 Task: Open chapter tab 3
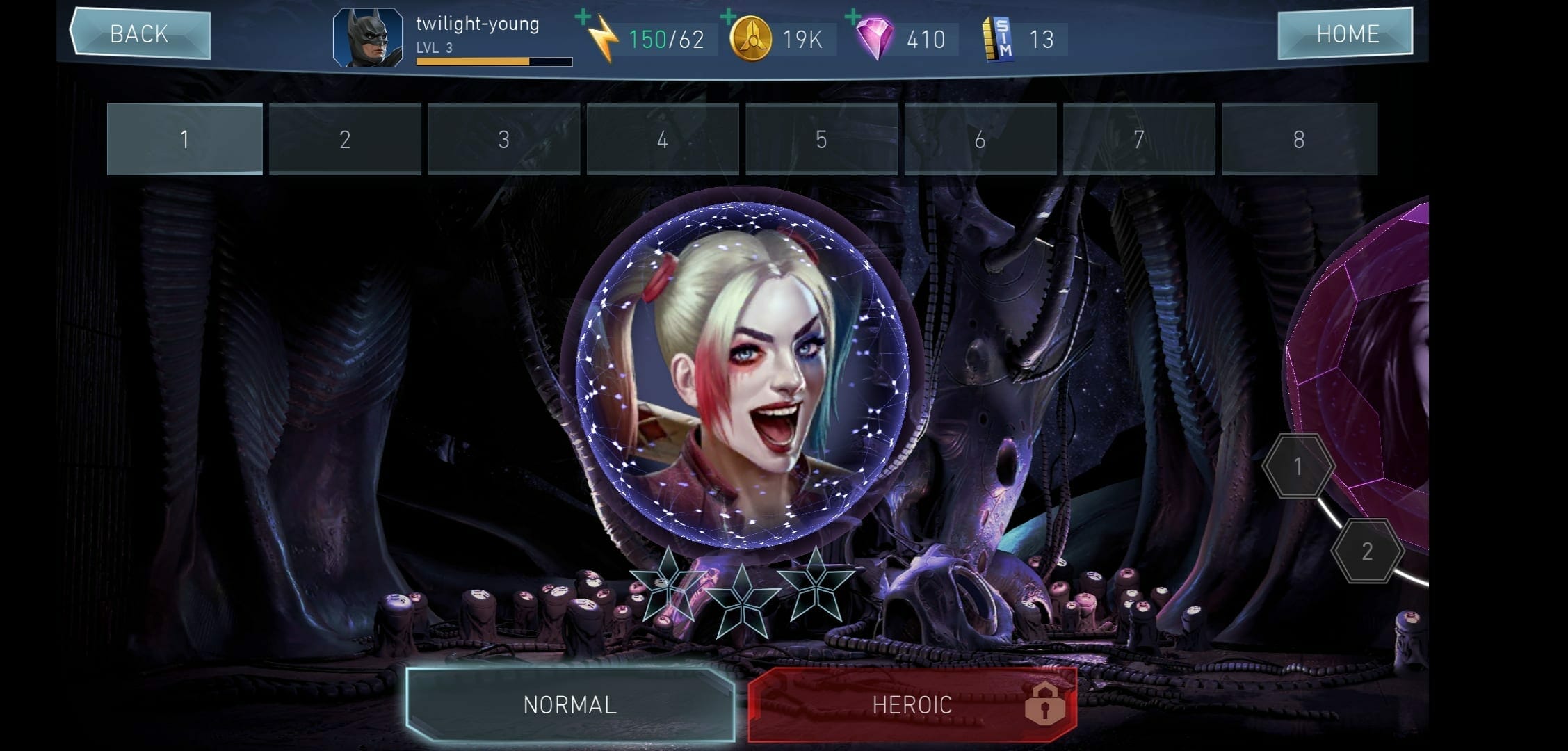[503, 139]
